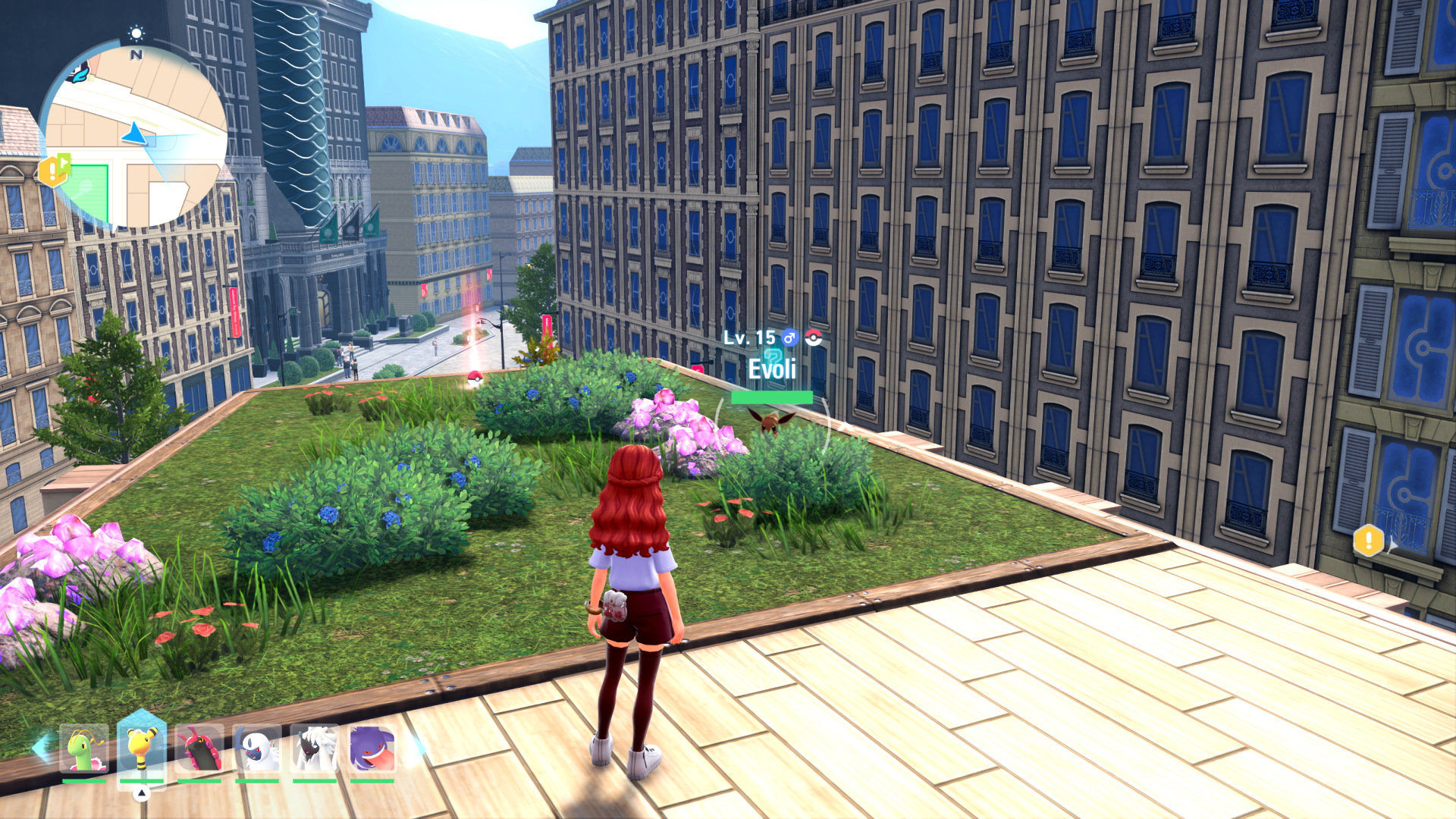Image resolution: width=1456 pixels, height=819 pixels.
Task: Click the green wild zone area on minimap
Action: (x=89, y=190)
